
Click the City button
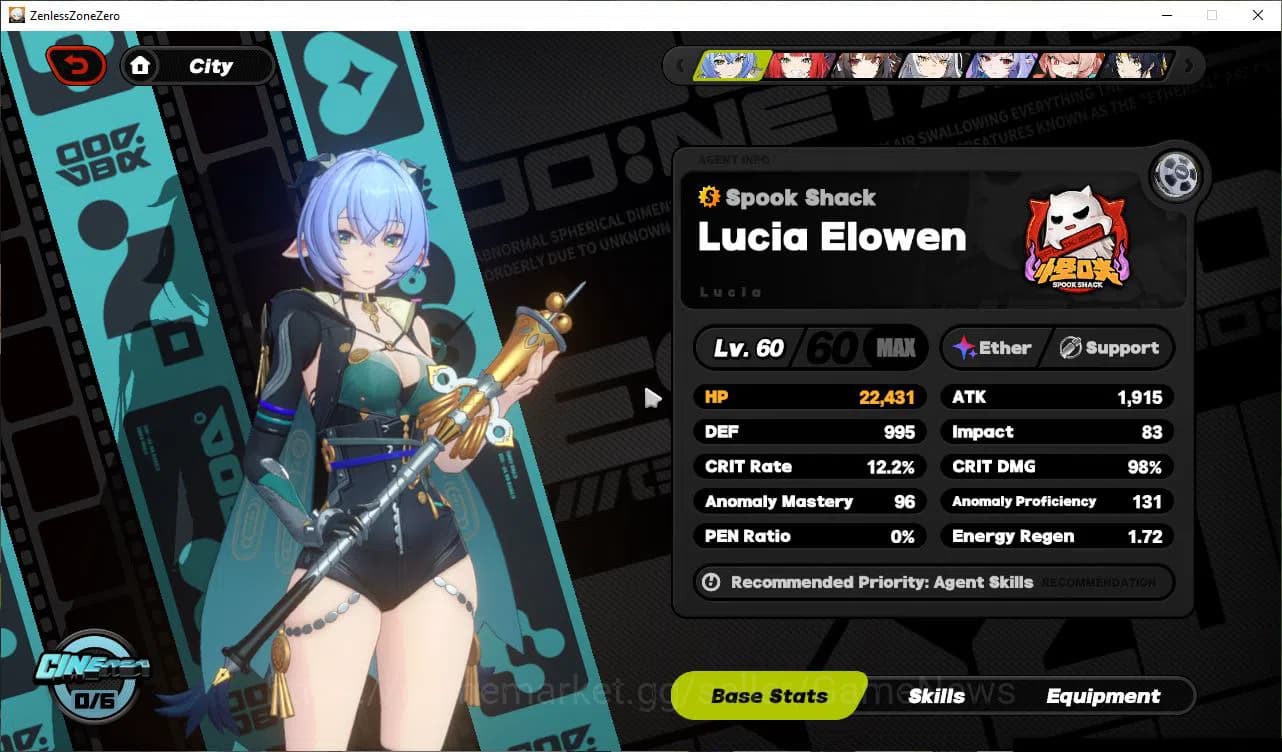(x=211, y=66)
